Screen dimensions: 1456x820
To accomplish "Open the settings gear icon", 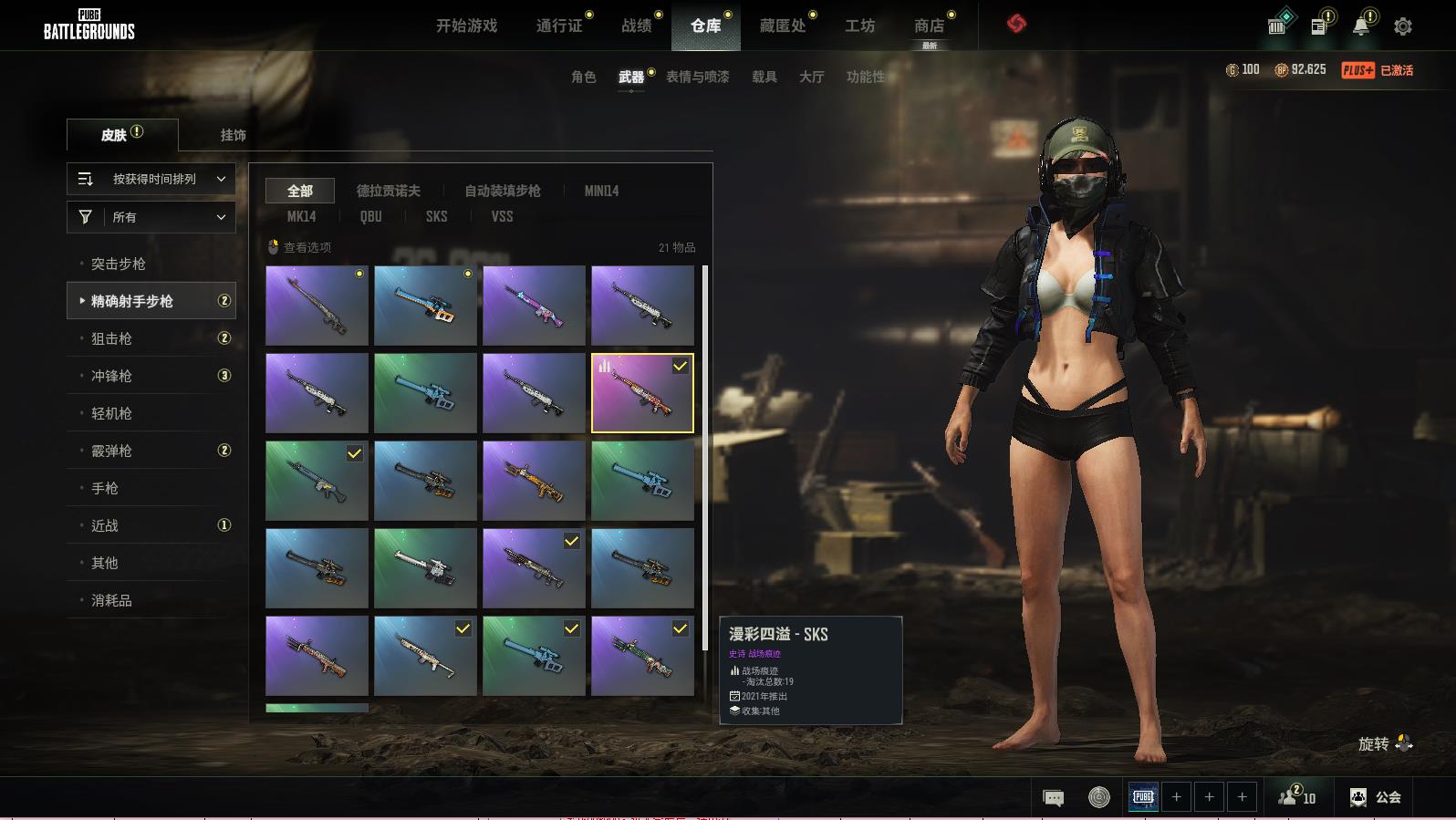I will point(1403,26).
